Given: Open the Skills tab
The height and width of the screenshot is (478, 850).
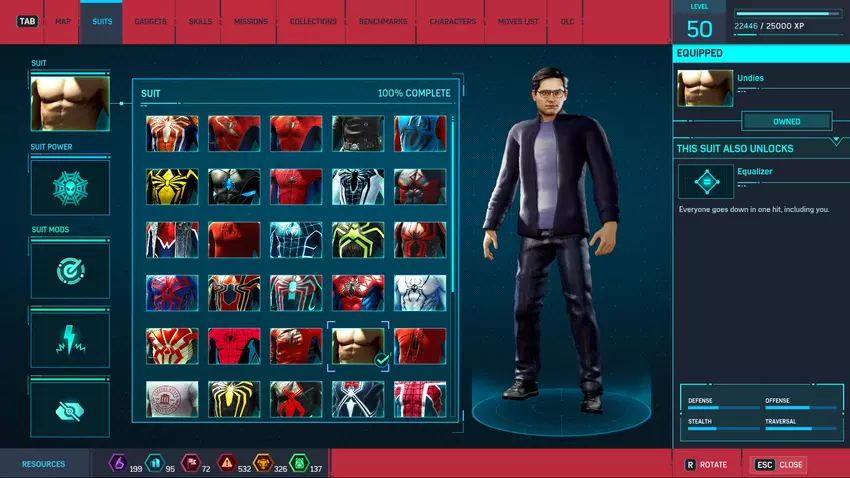Looking at the screenshot, I should coord(200,21).
